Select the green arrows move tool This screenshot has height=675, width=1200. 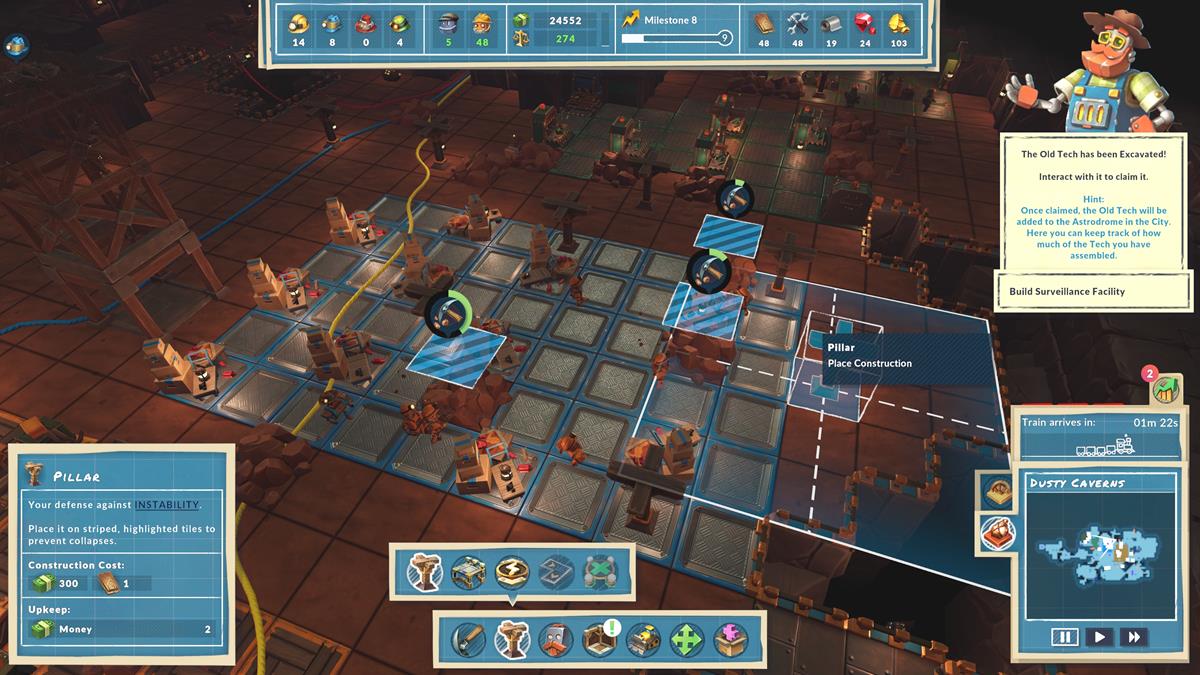pyautogui.click(x=686, y=639)
